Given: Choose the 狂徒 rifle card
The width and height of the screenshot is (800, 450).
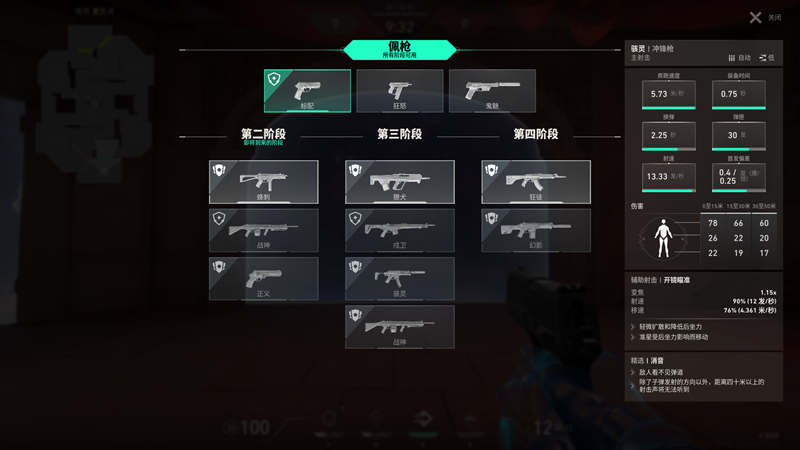Looking at the screenshot, I should [536, 182].
